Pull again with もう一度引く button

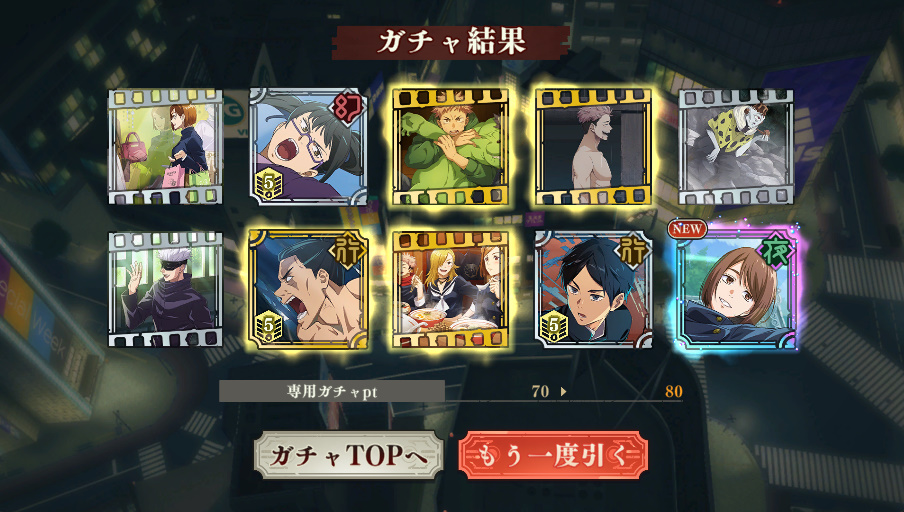pos(553,455)
